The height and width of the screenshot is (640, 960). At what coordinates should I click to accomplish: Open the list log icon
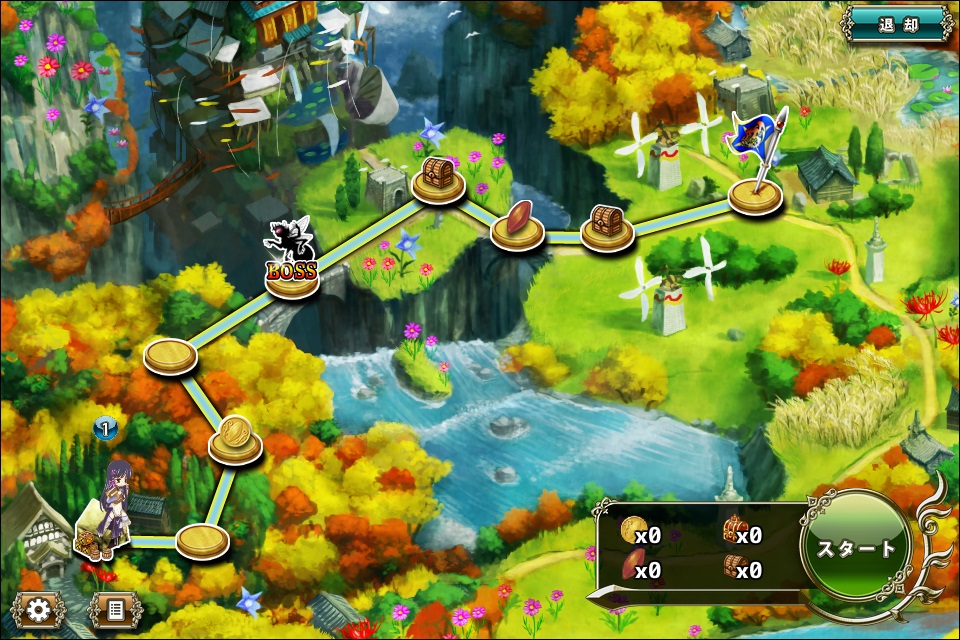[114, 608]
